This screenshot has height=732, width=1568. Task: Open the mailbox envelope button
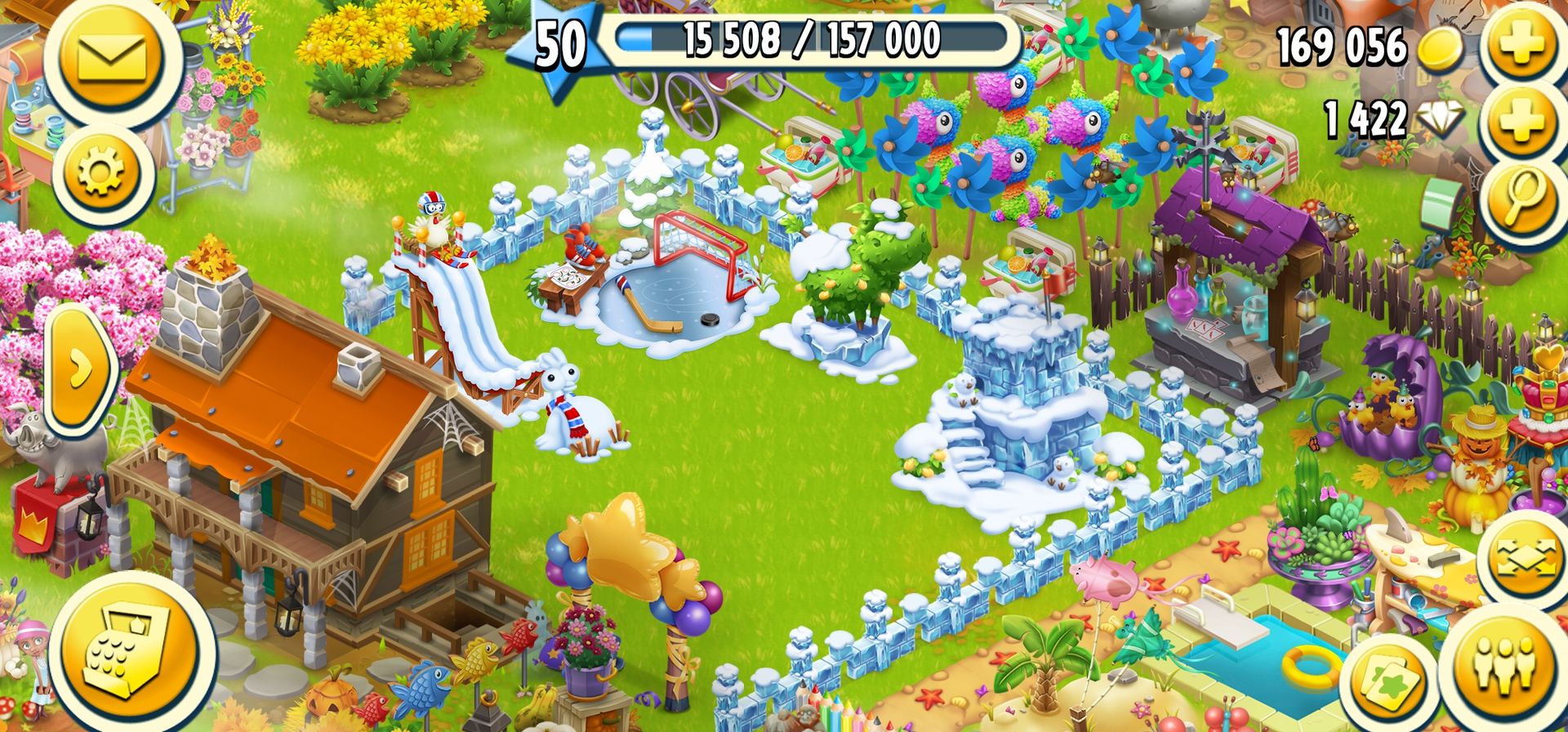pyautogui.click(x=112, y=57)
